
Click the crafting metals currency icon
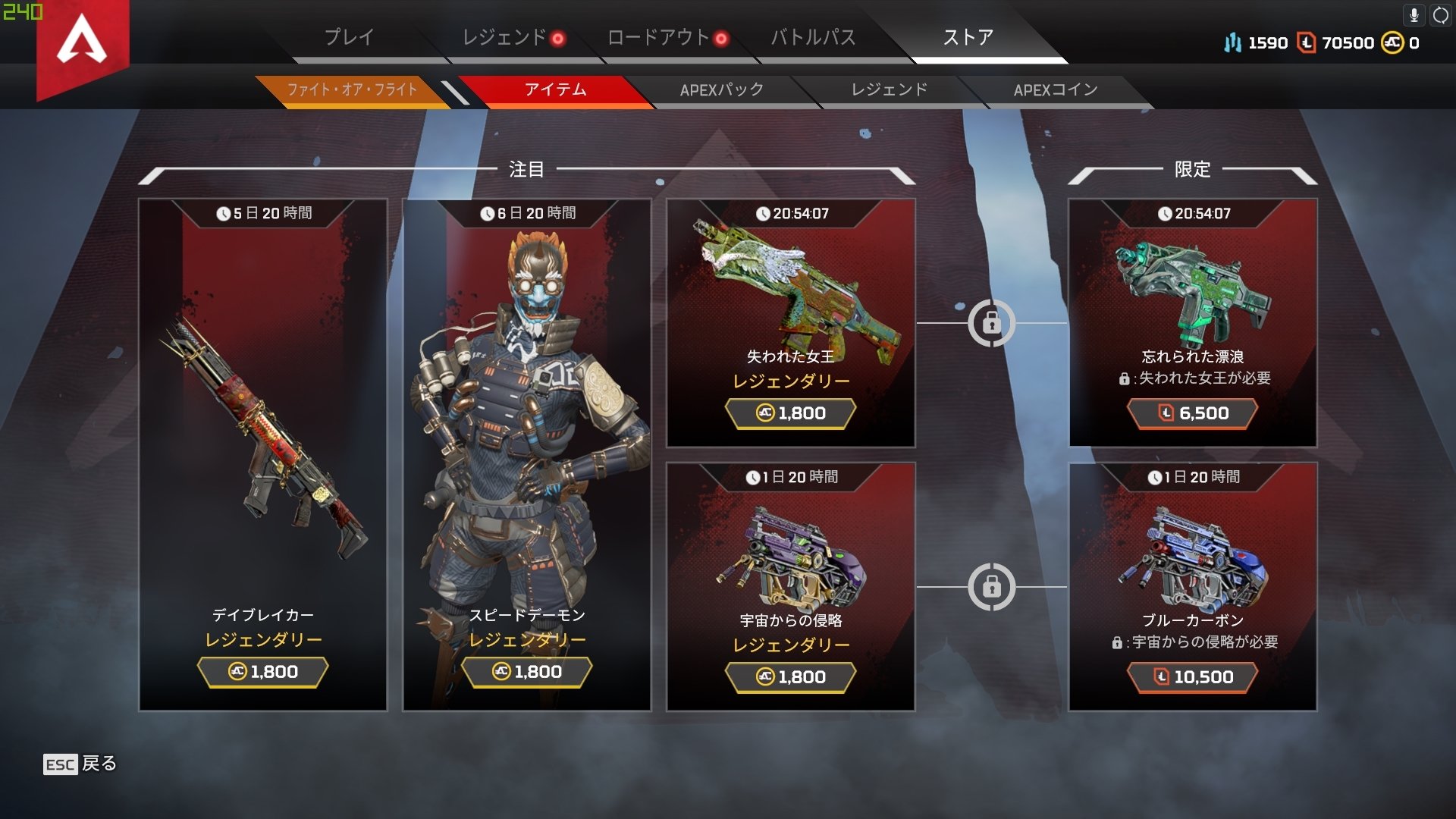(x=1232, y=43)
